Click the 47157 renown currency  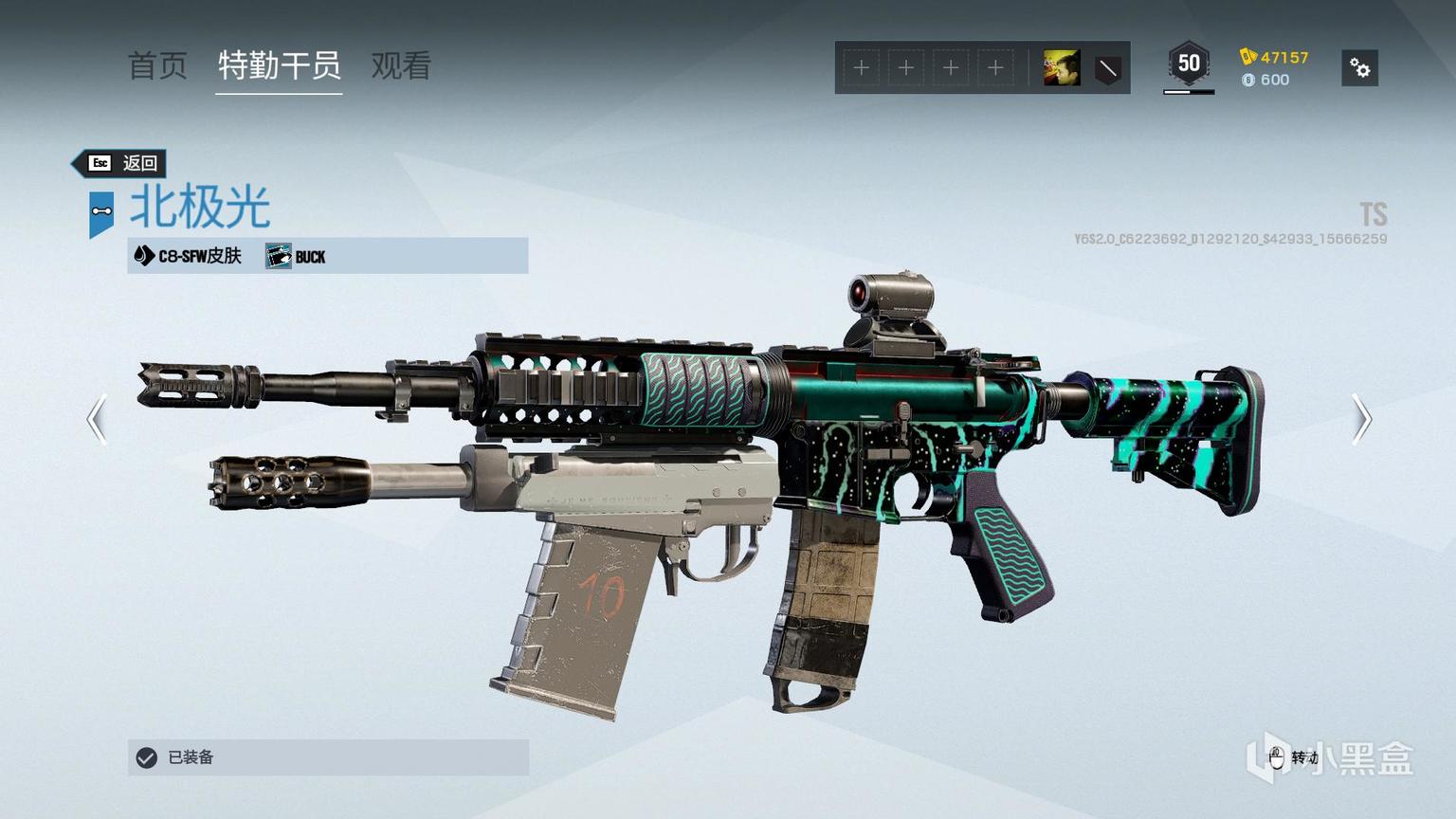[1275, 57]
